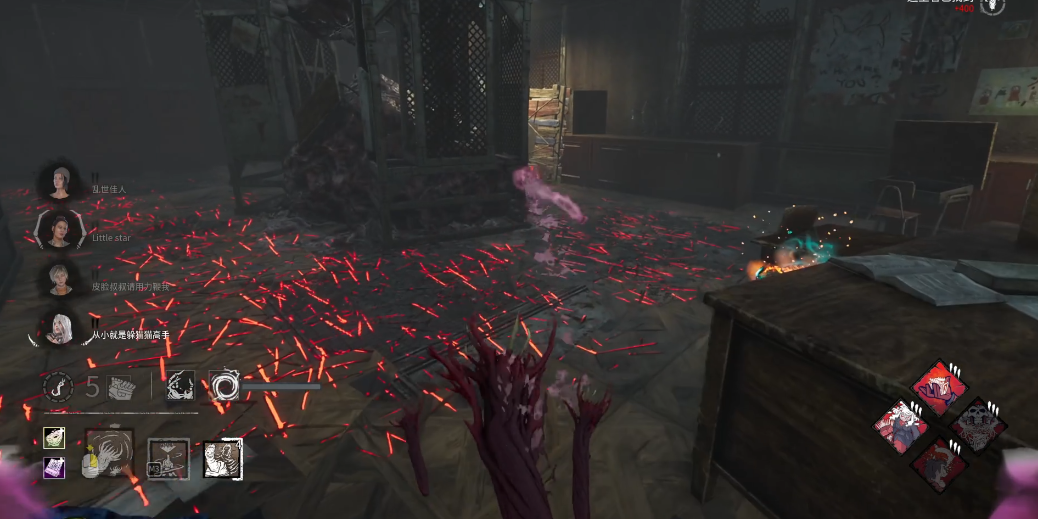Select the bottom perk diamond
Image resolution: width=1038 pixels, height=519 pixels.
[x=938, y=464]
